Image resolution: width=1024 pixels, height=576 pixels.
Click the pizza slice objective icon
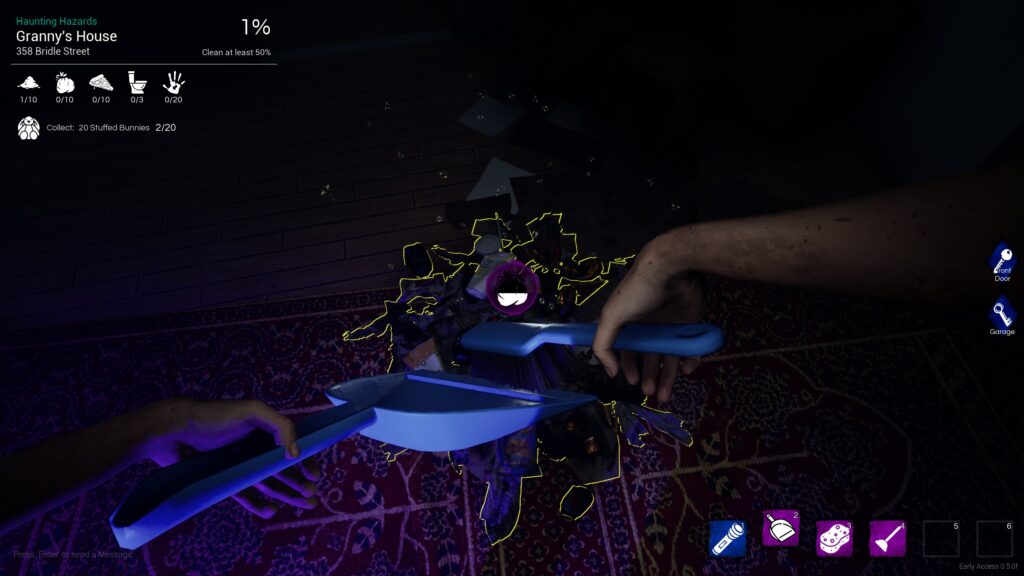click(101, 83)
